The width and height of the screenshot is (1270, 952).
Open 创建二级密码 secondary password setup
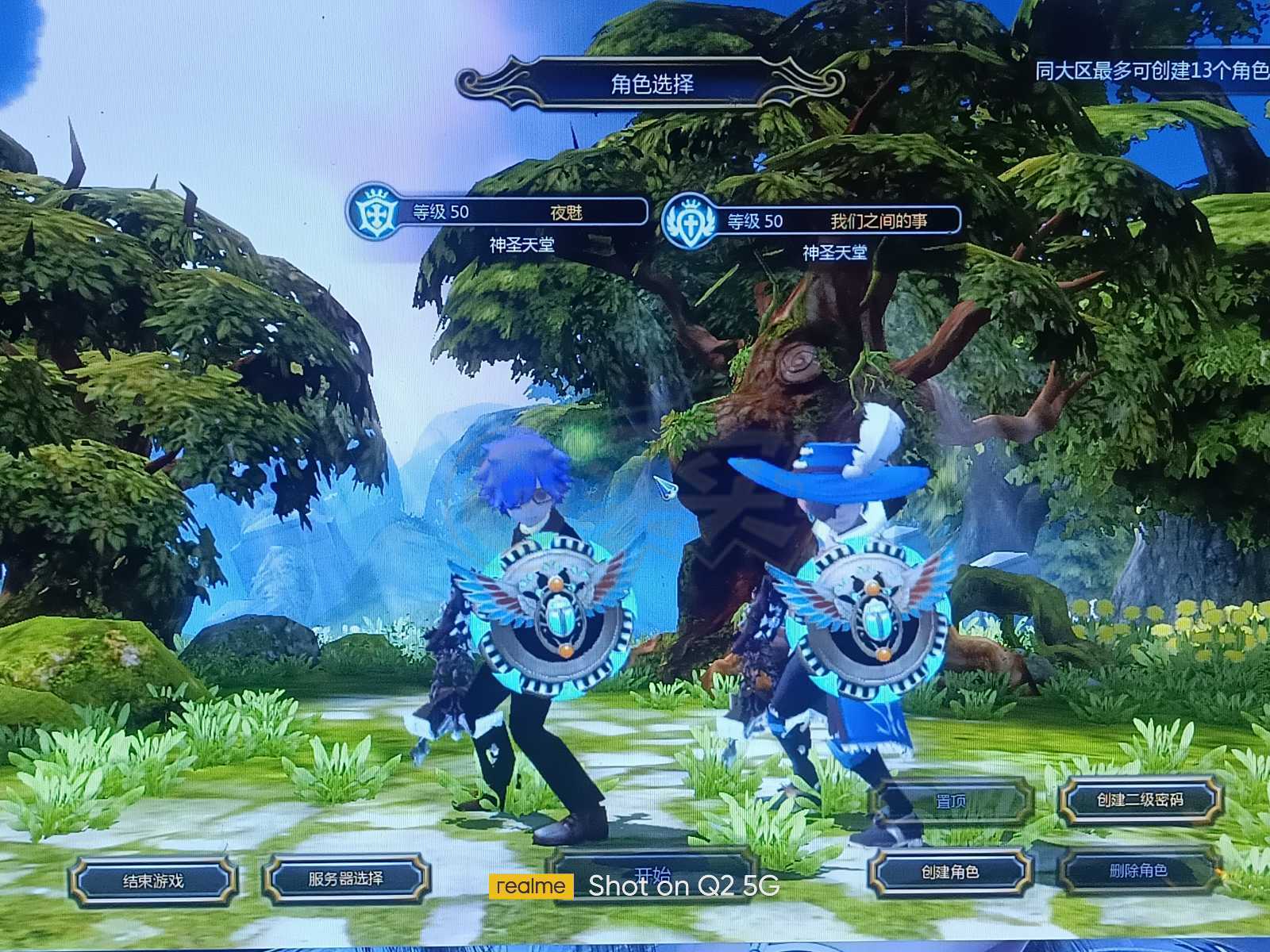pos(1140,800)
